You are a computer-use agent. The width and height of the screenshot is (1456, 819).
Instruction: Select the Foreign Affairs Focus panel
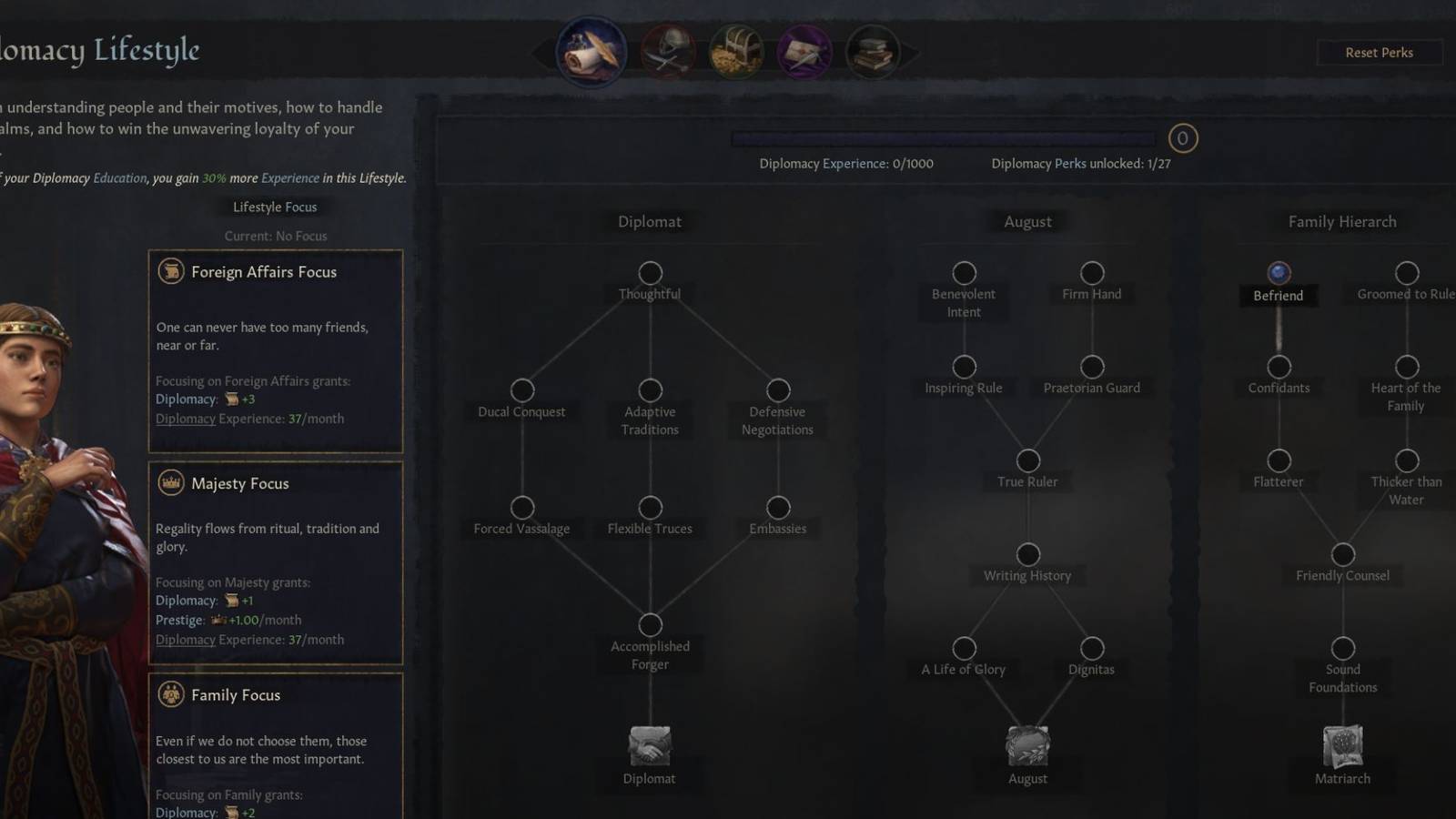(275, 350)
